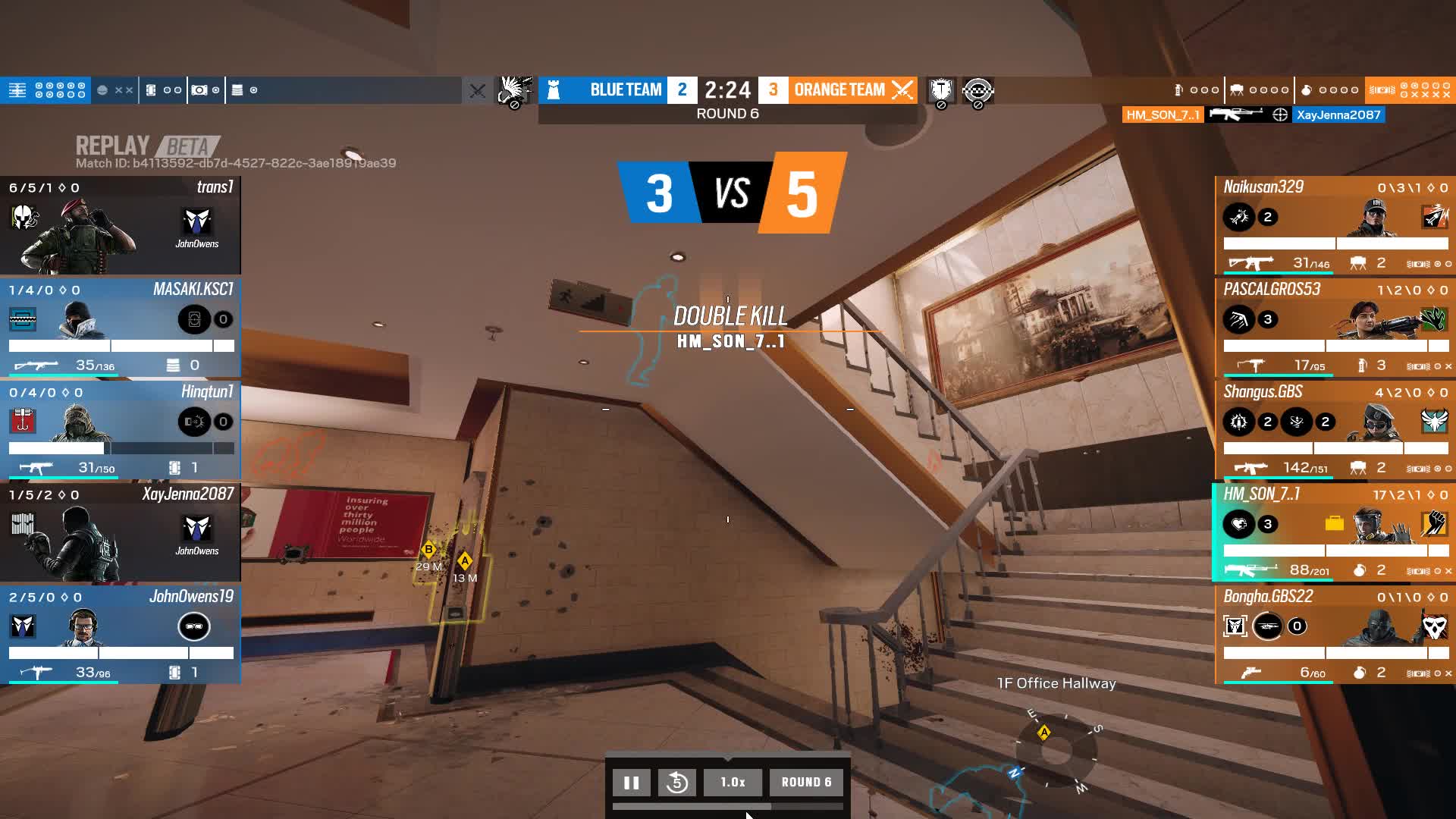Click the Match ID text link
The height and width of the screenshot is (819, 1456).
pos(235,162)
